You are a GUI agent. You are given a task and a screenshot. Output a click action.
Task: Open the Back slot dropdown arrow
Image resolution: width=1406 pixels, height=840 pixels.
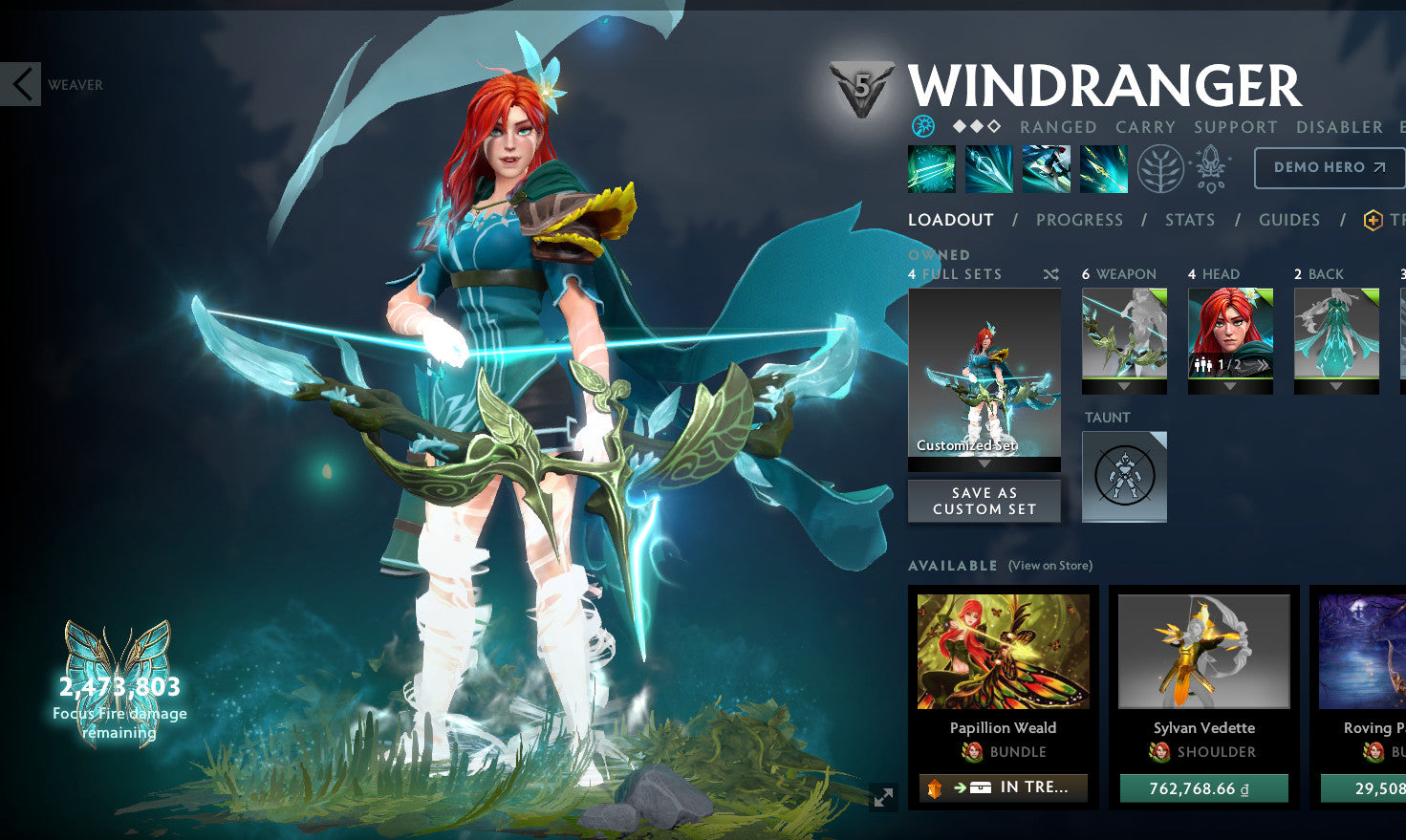[1335, 387]
